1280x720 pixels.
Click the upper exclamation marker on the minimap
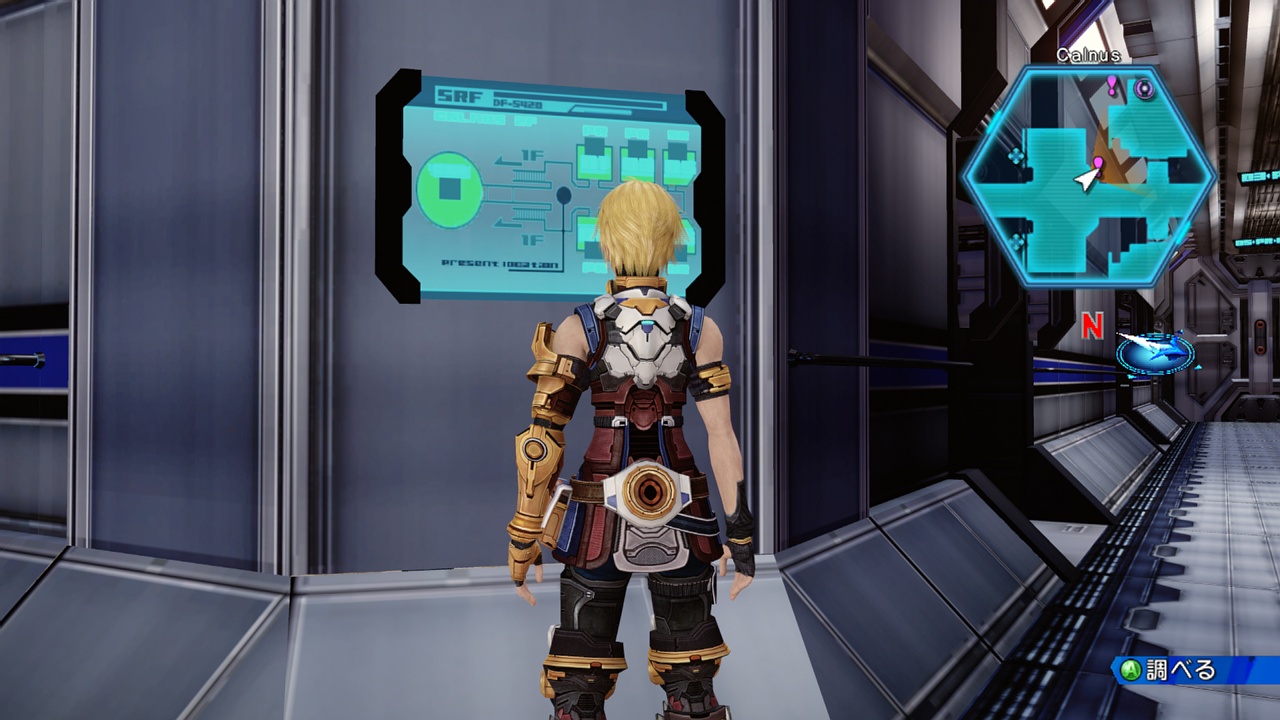(1112, 85)
